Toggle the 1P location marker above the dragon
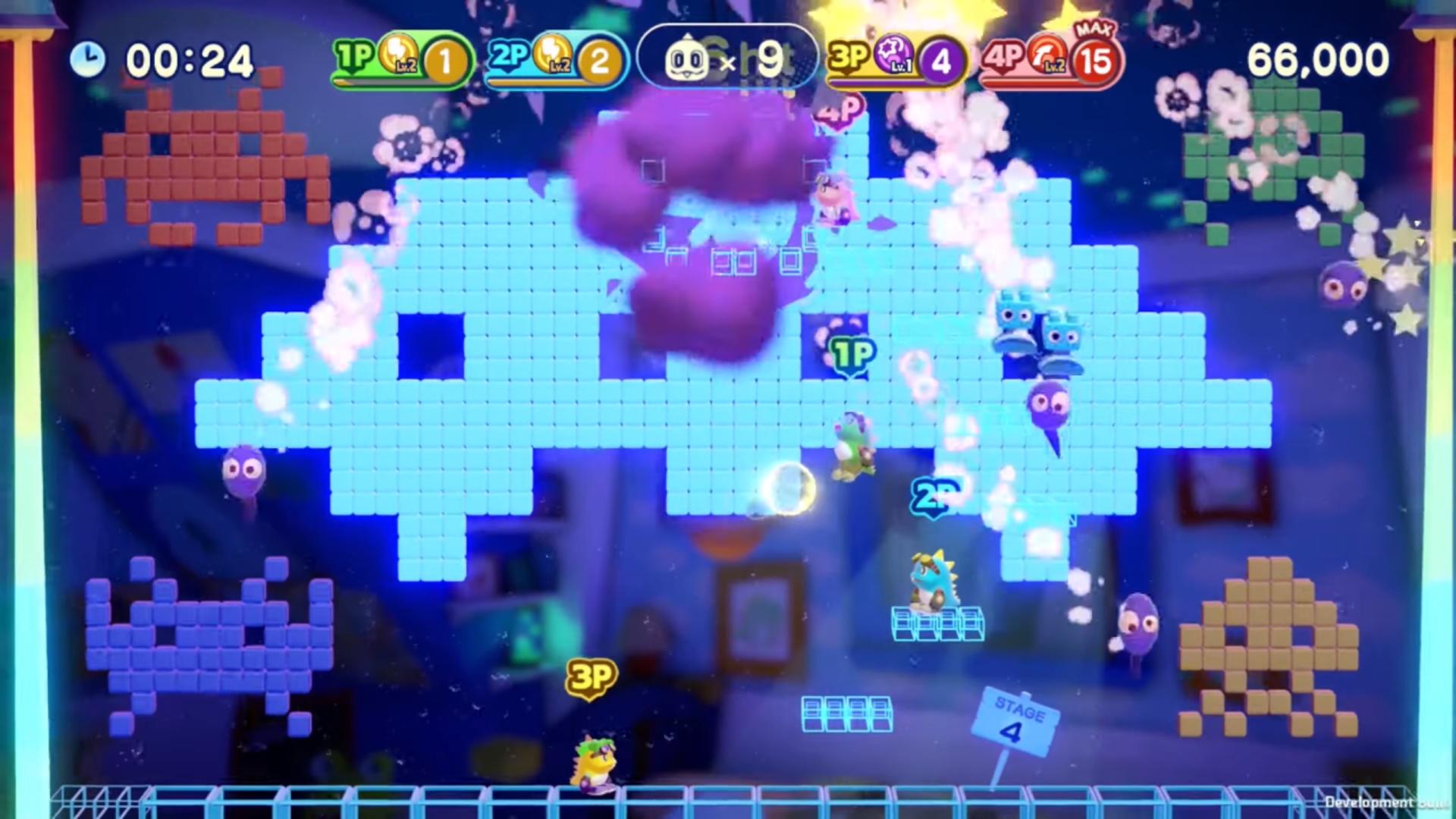Image resolution: width=1456 pixels, height=819 pixels. [x=852, y=352]
